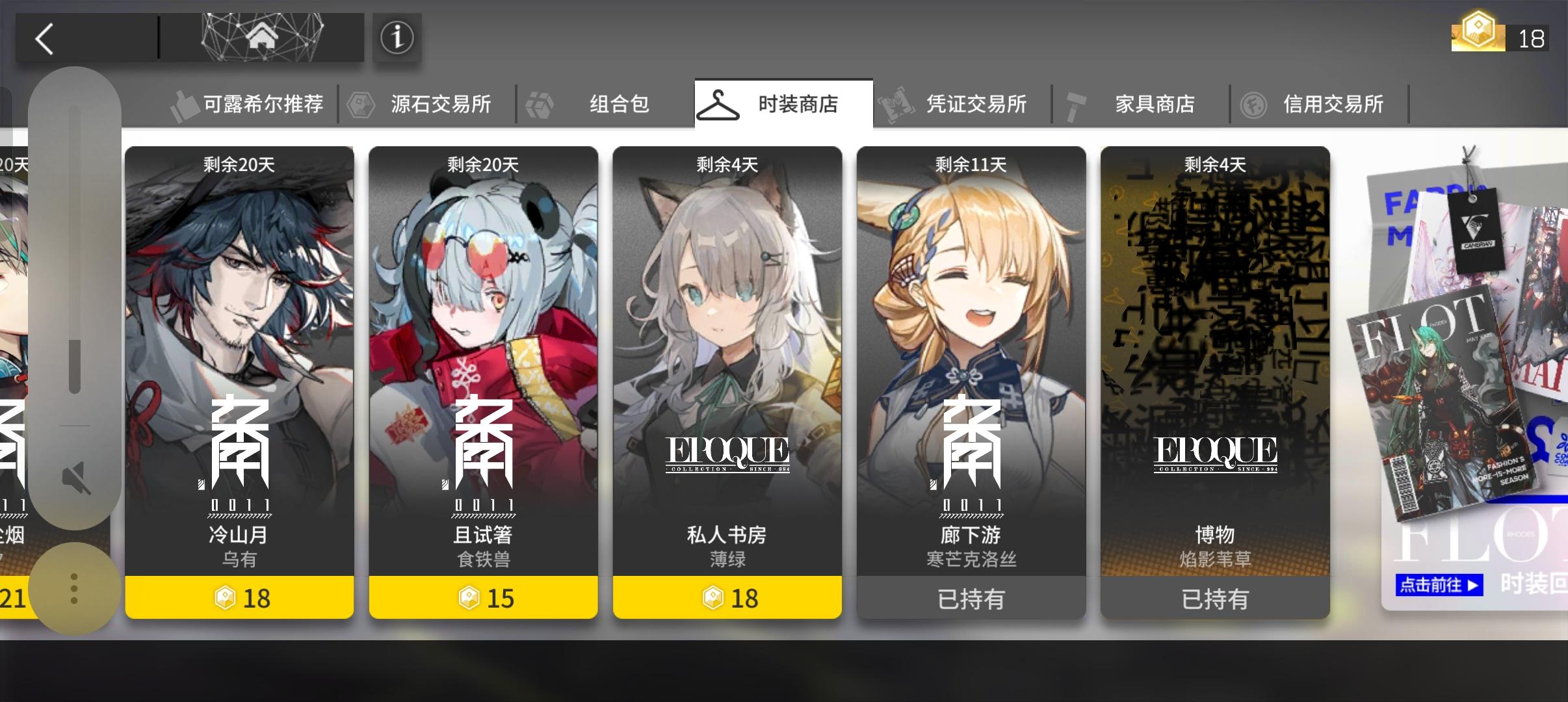This screenshot has height=702, width=1568.
Task: Buy the 且试箸 skin priced 15
Action: [x=484, y=598]
